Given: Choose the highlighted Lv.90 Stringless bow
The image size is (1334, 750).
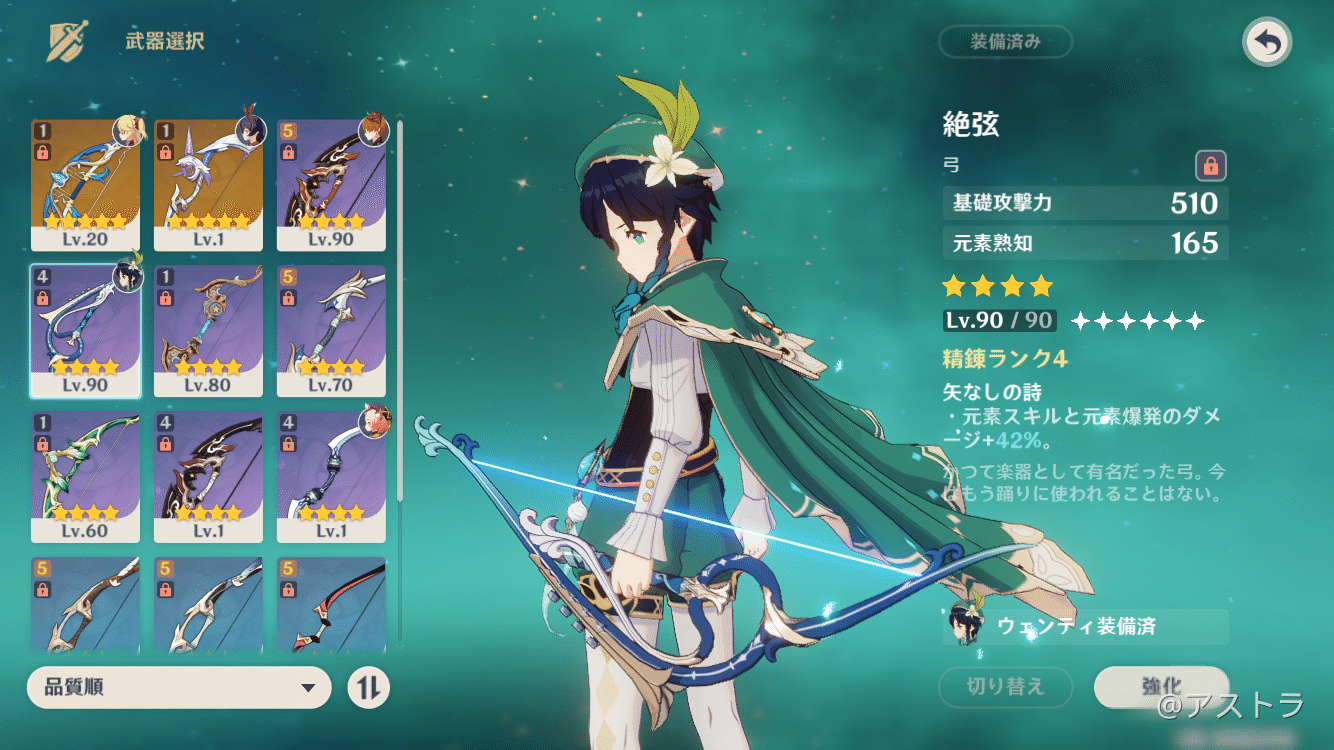Looking at the screenshot, I should click(86, 331).
